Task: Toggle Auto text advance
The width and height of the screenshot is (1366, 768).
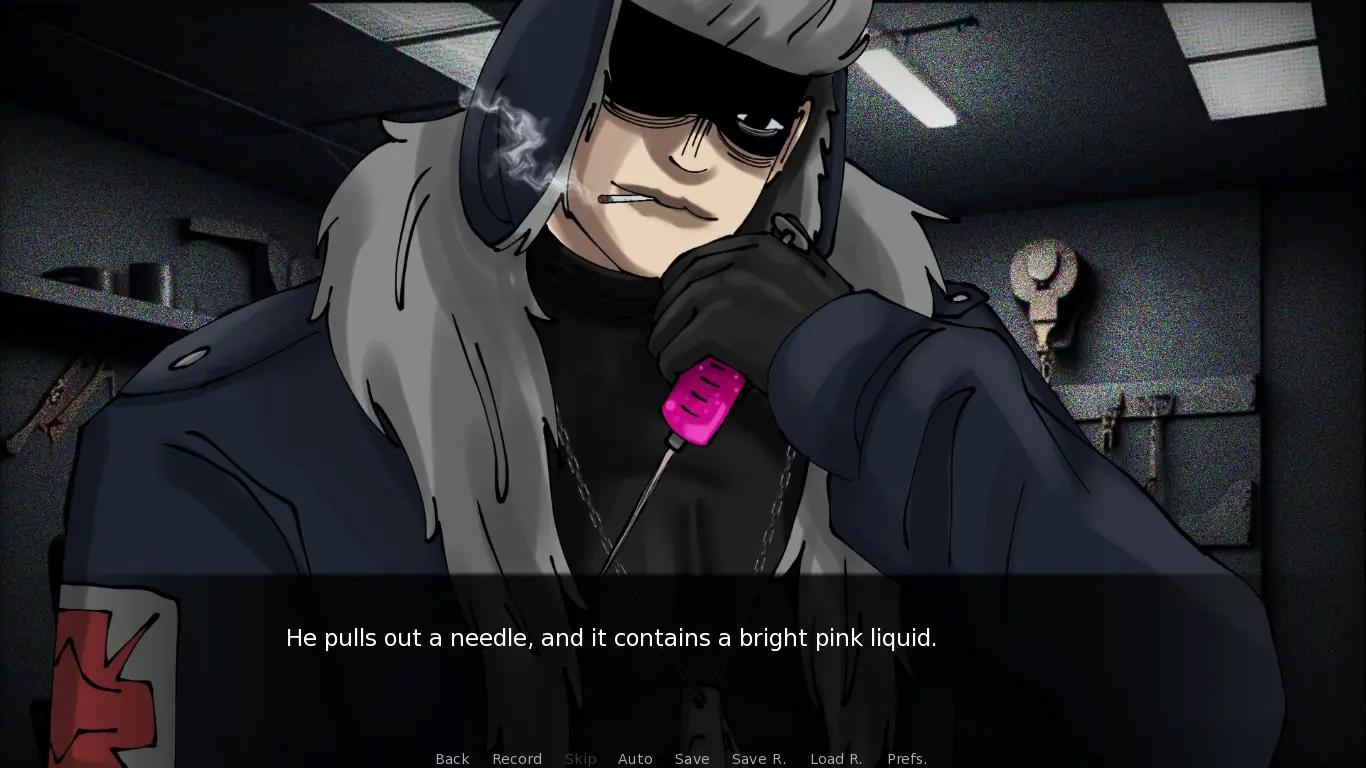Action: tap(635, 759)
